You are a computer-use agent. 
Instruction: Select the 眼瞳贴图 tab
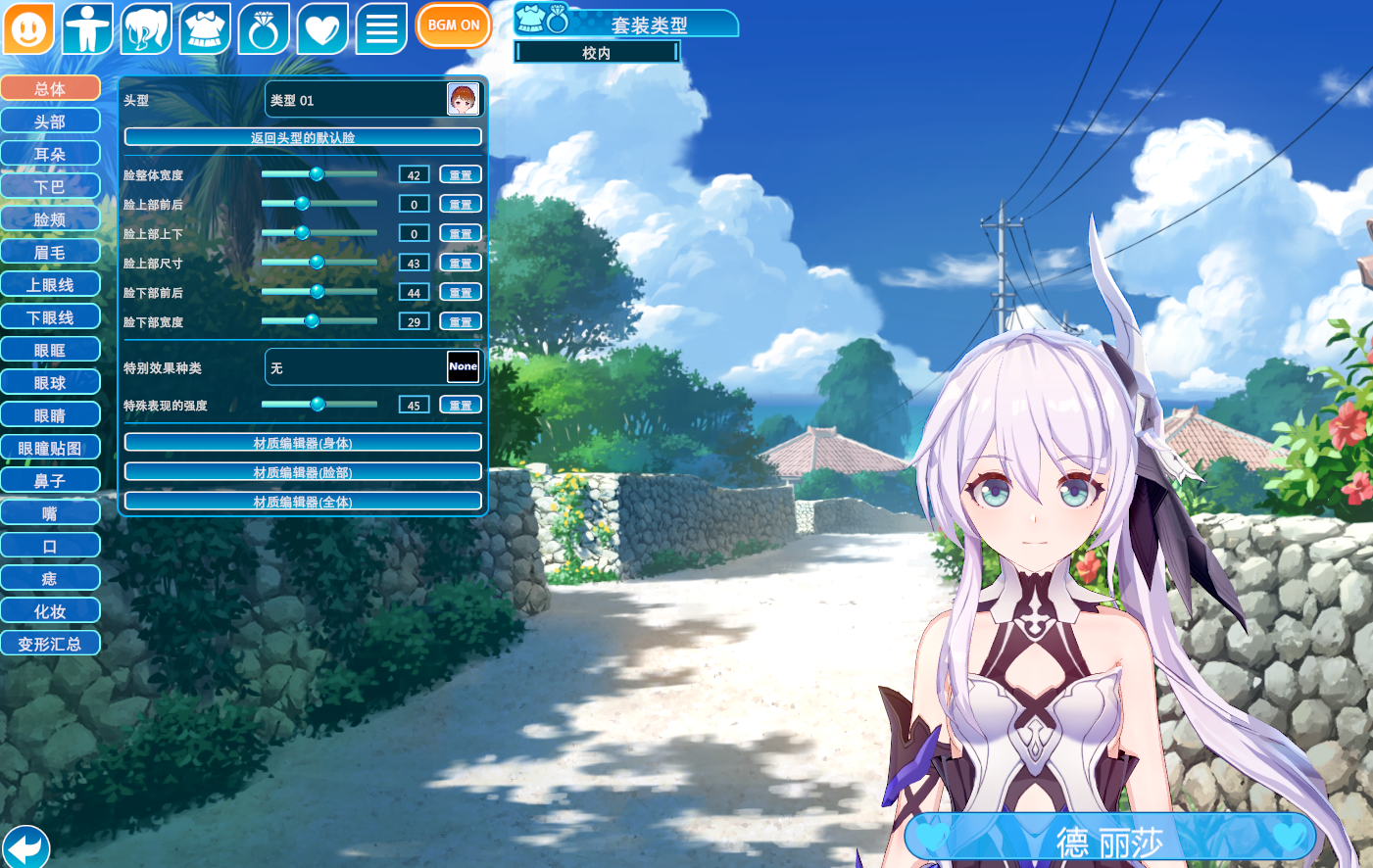point(50,449)
